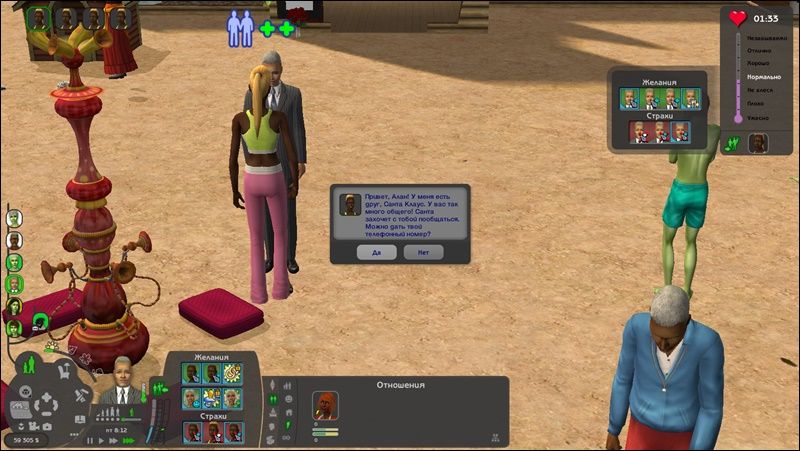Viewport: 800px width, 451px height.
Task: Choose the first wish slot in bottom Желания panel
Action: (191, 372)
